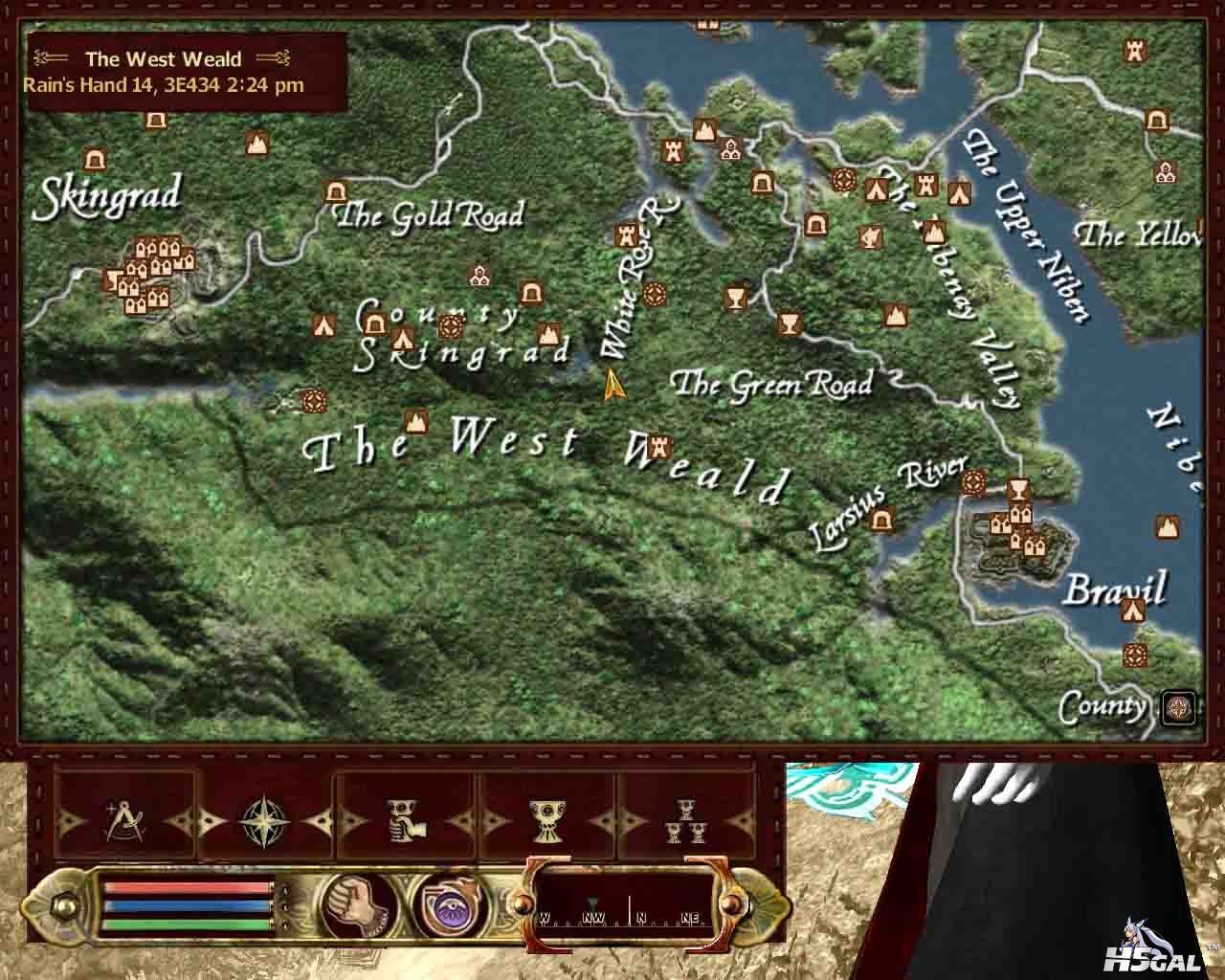The width and height of the screenshot is (1225, 980).
Task: Click the ruin marker south of Bravil label
Action: (1135, 656)
